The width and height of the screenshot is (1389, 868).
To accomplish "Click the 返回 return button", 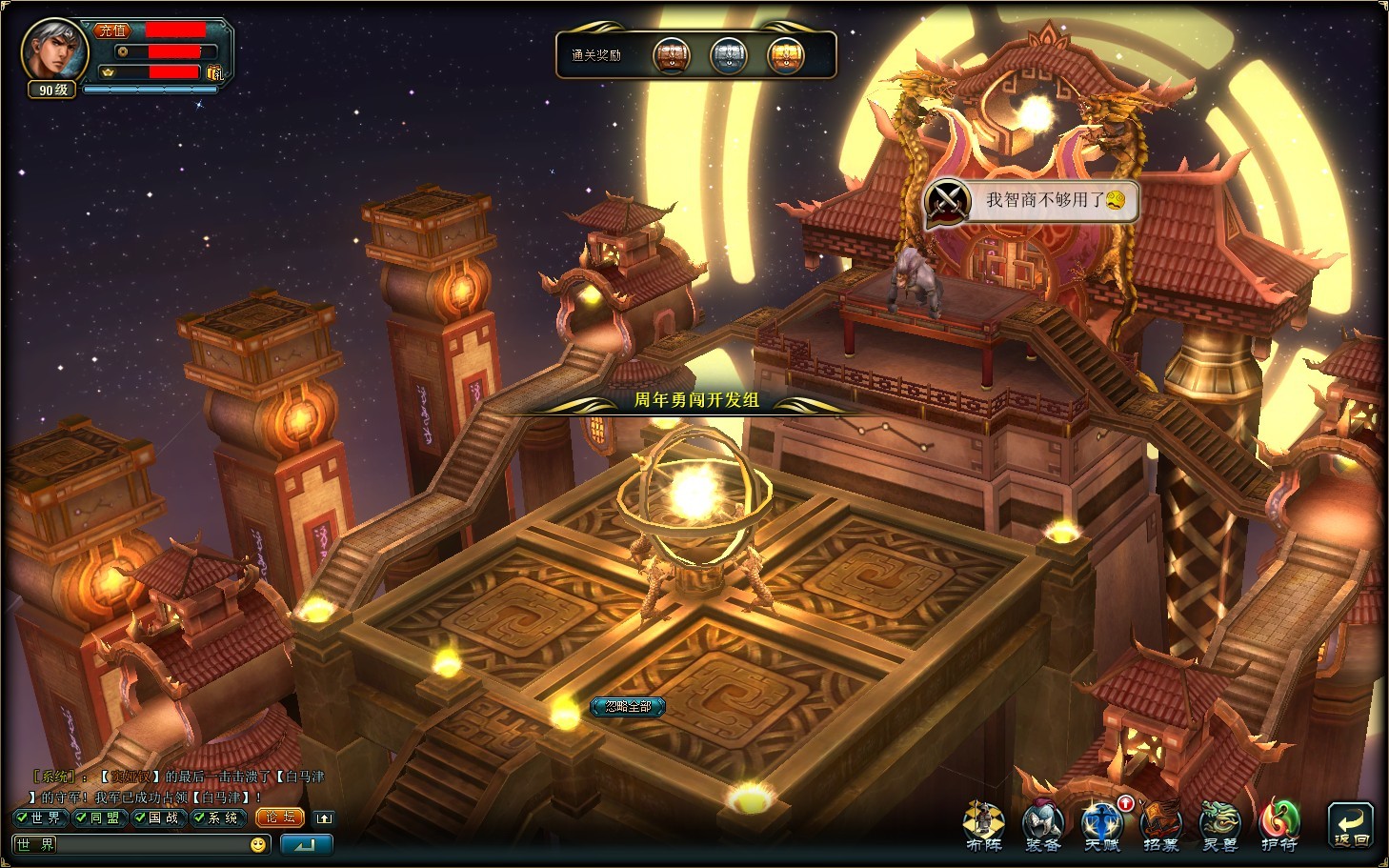I will [1351, 826].
